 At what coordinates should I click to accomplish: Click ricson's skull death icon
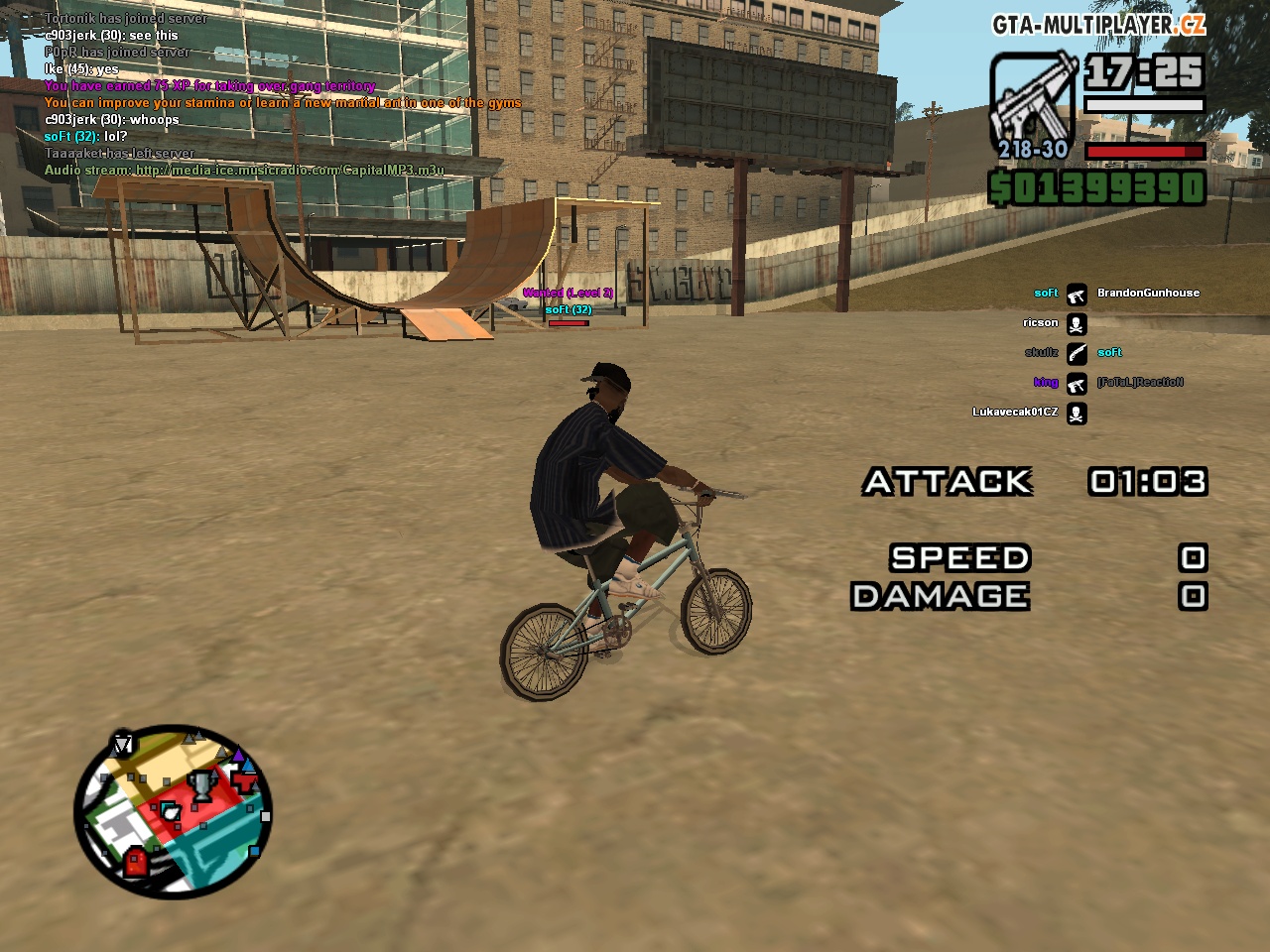pos(1077,324)
